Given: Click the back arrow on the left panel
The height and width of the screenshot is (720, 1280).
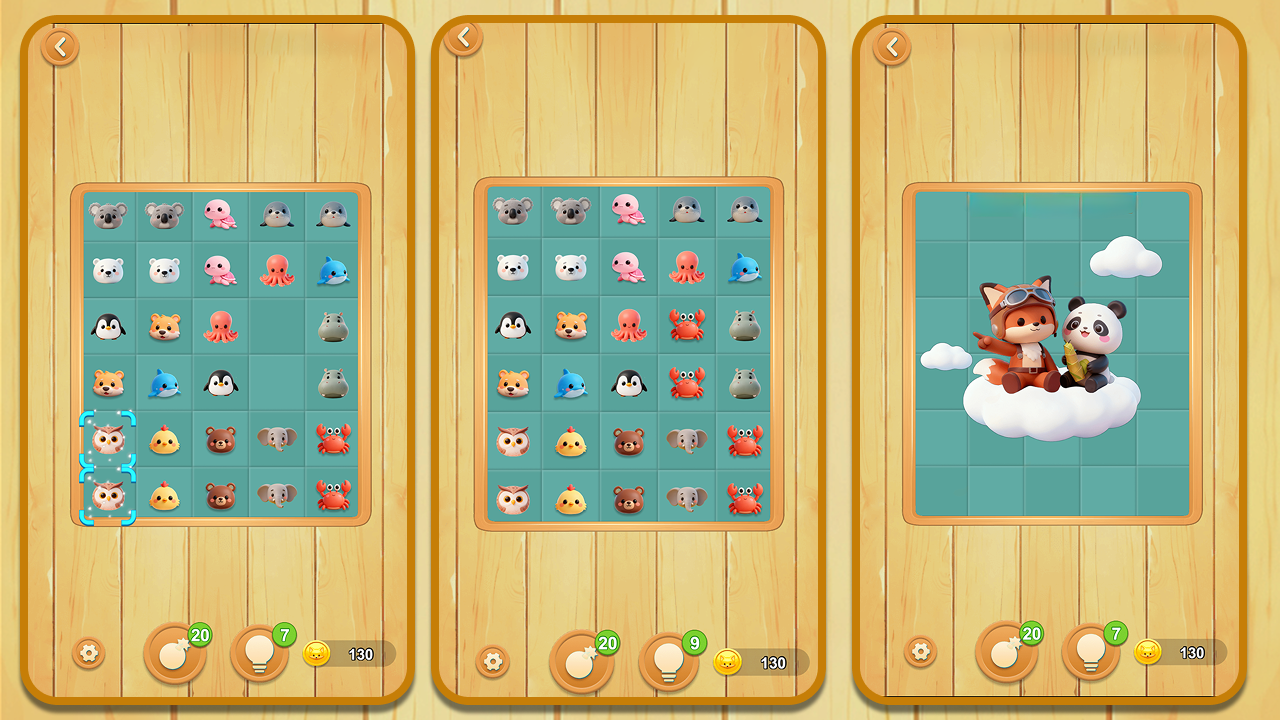Looking at the screenshot, I should click(x=60, y=46).
